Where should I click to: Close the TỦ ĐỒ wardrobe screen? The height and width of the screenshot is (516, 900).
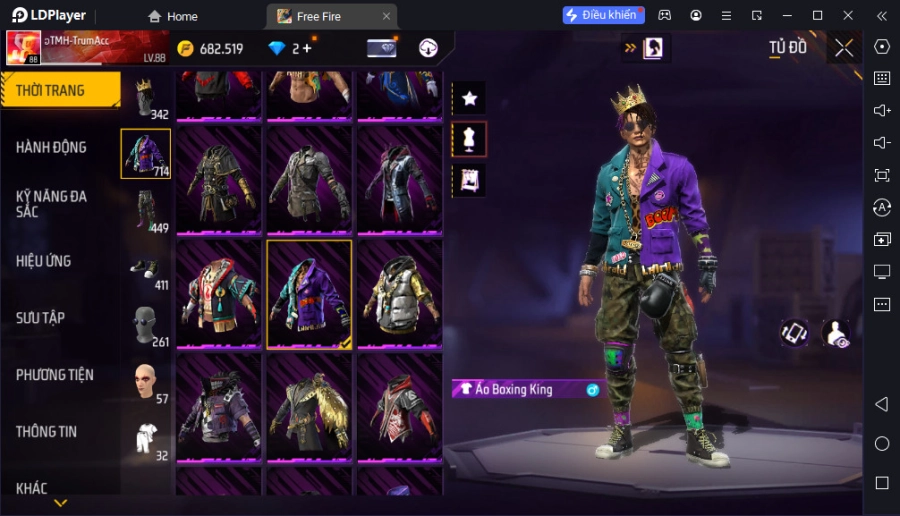click(x=844, y=47)
